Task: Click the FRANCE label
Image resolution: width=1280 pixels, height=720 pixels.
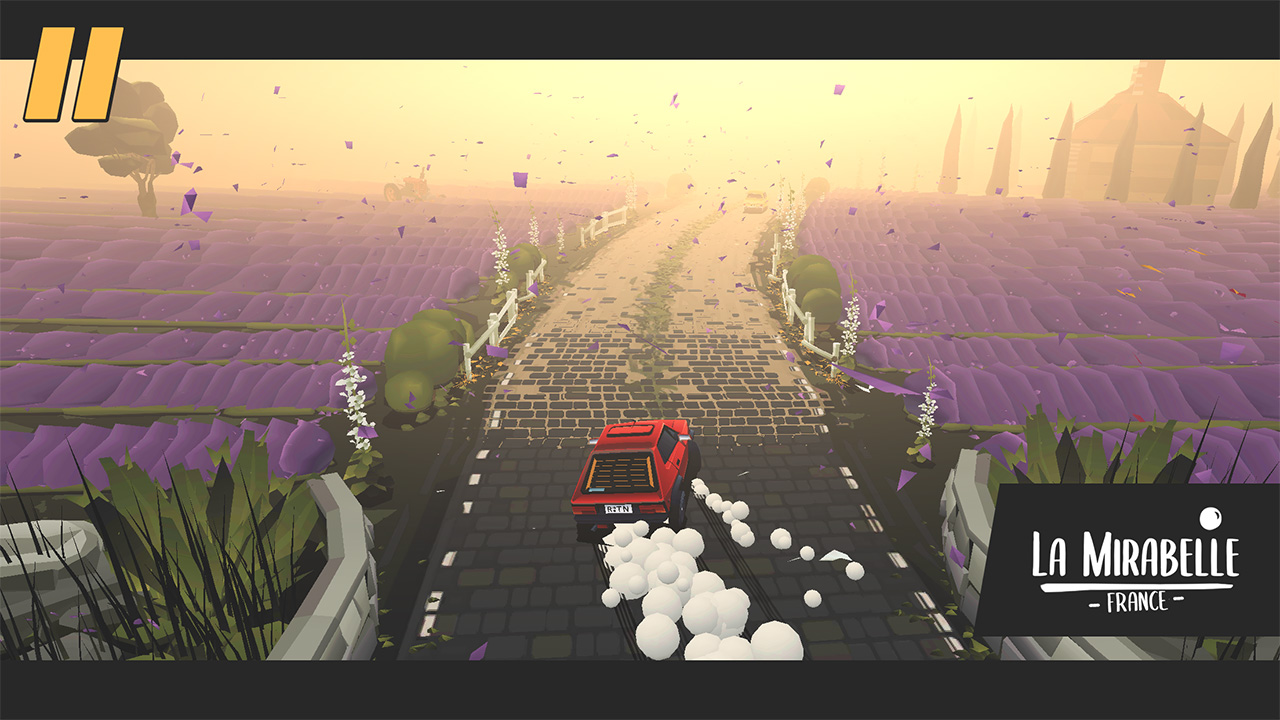Action: 1135,601
